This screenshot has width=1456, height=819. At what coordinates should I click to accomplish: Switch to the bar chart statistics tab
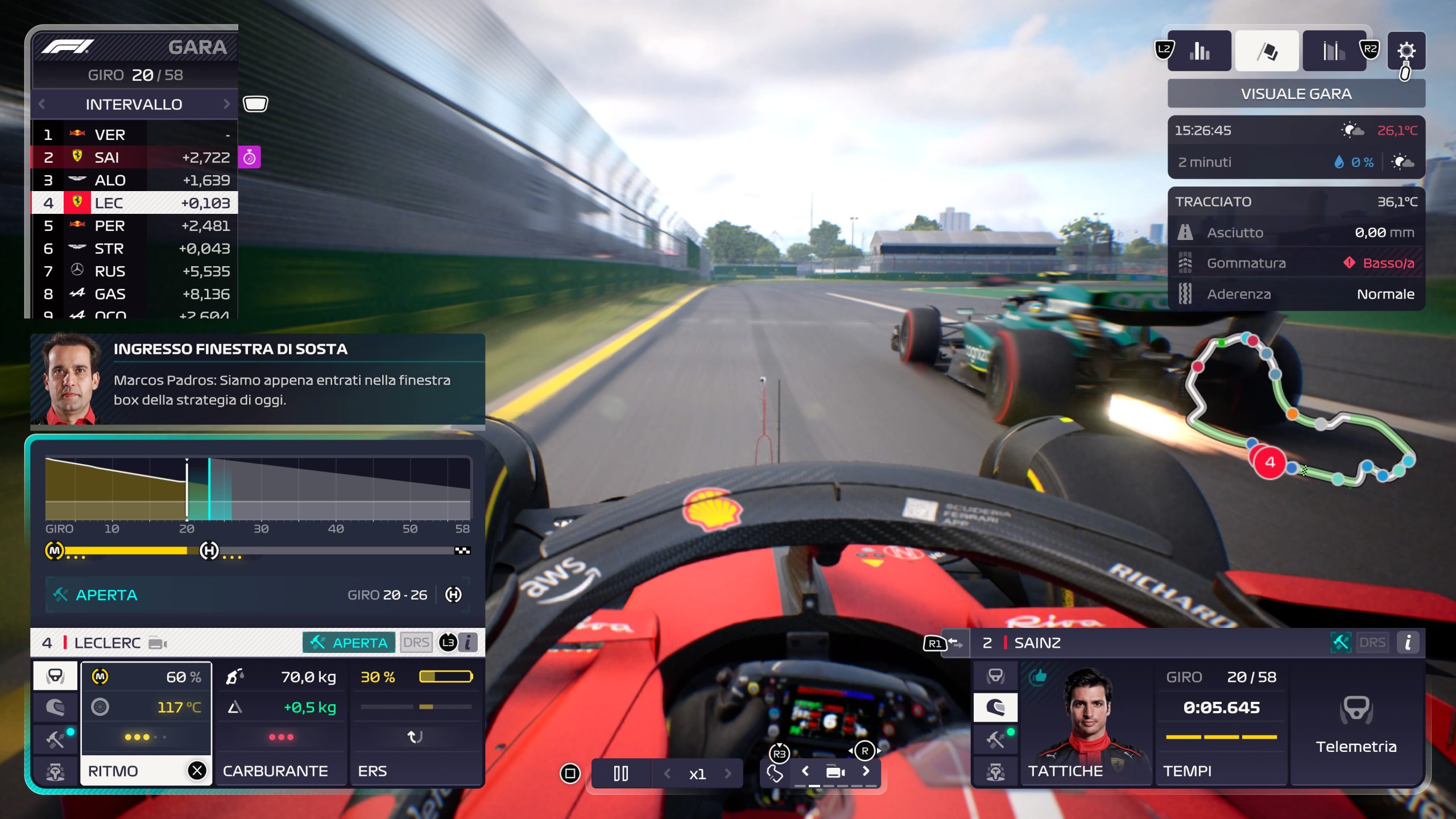point(1199,51)
